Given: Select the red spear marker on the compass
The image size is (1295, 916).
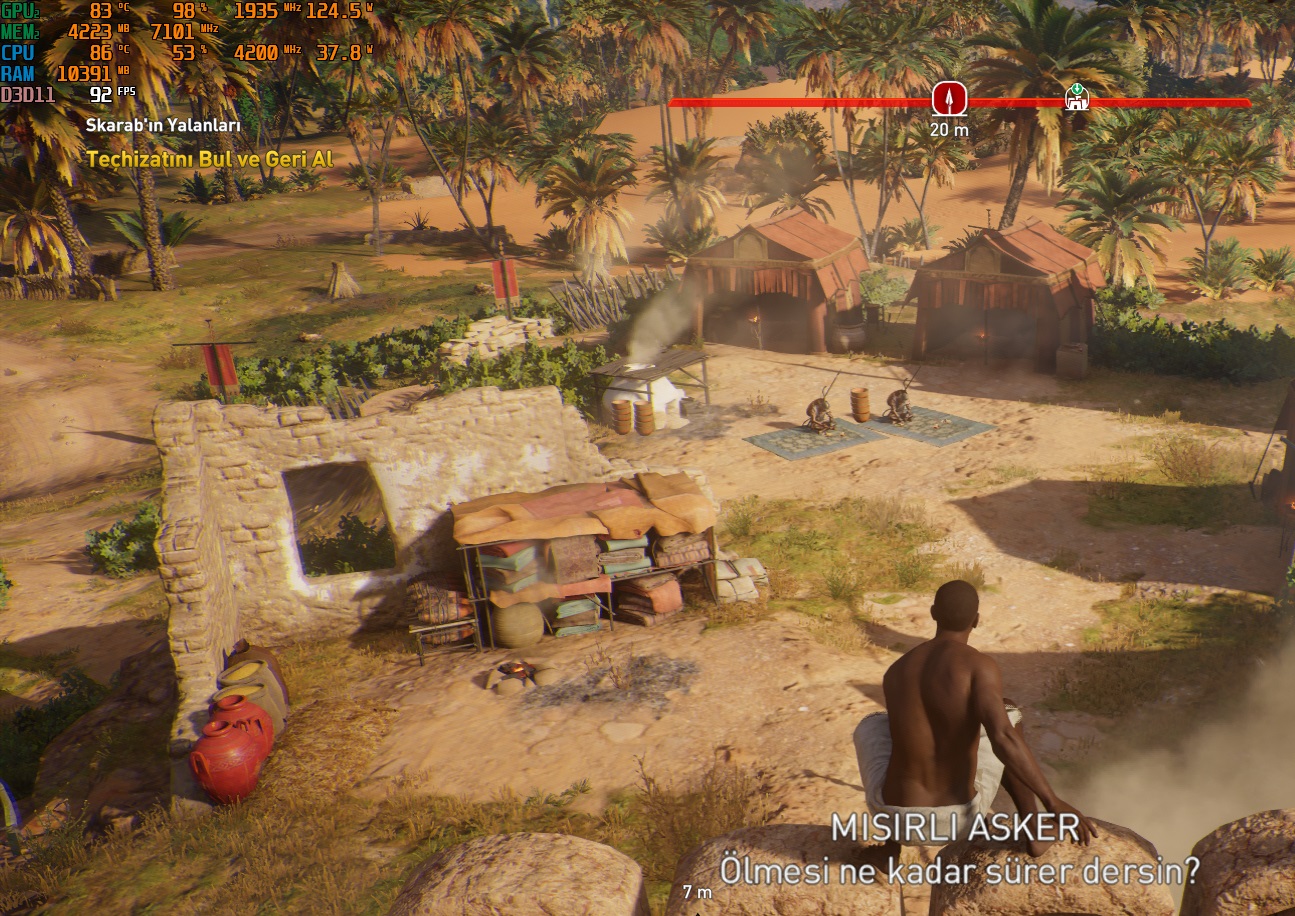Looking at the screenshot, I should click(949, 99).
